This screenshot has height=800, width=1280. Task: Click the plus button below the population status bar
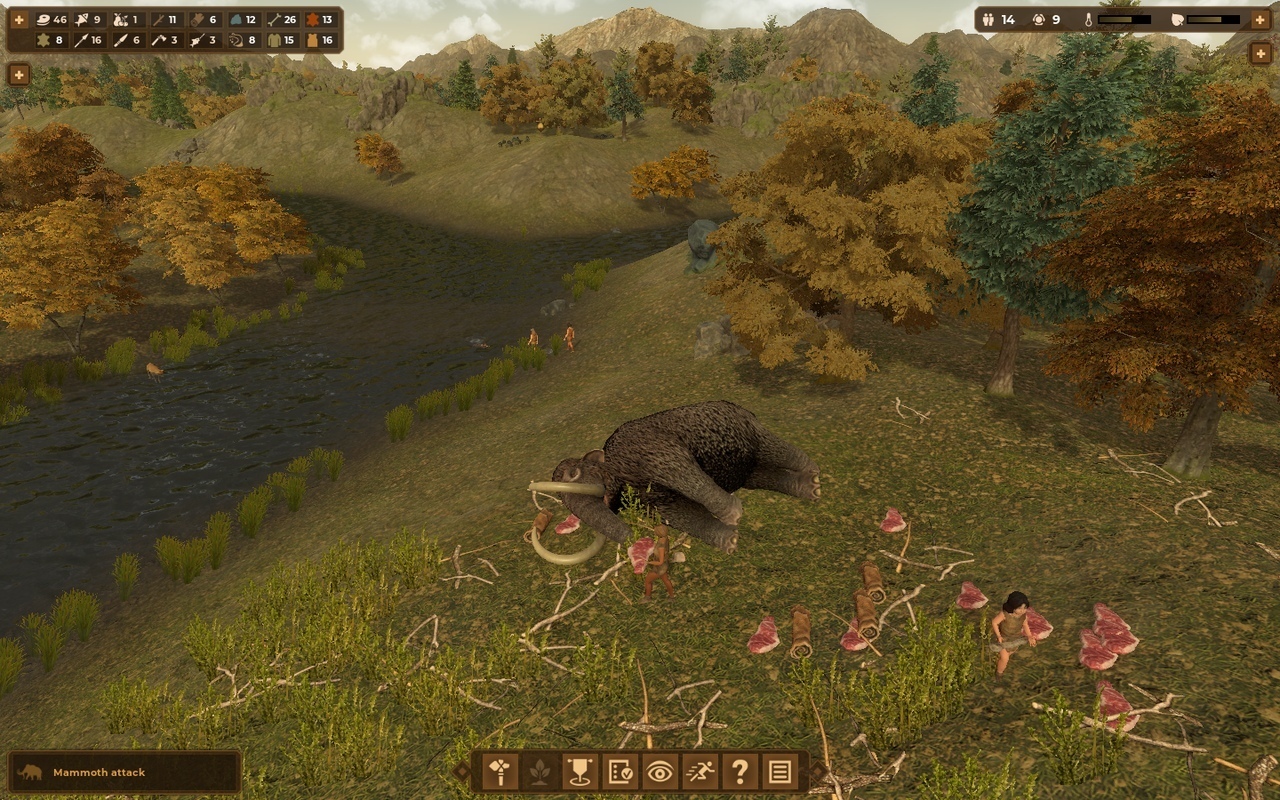1260,54
